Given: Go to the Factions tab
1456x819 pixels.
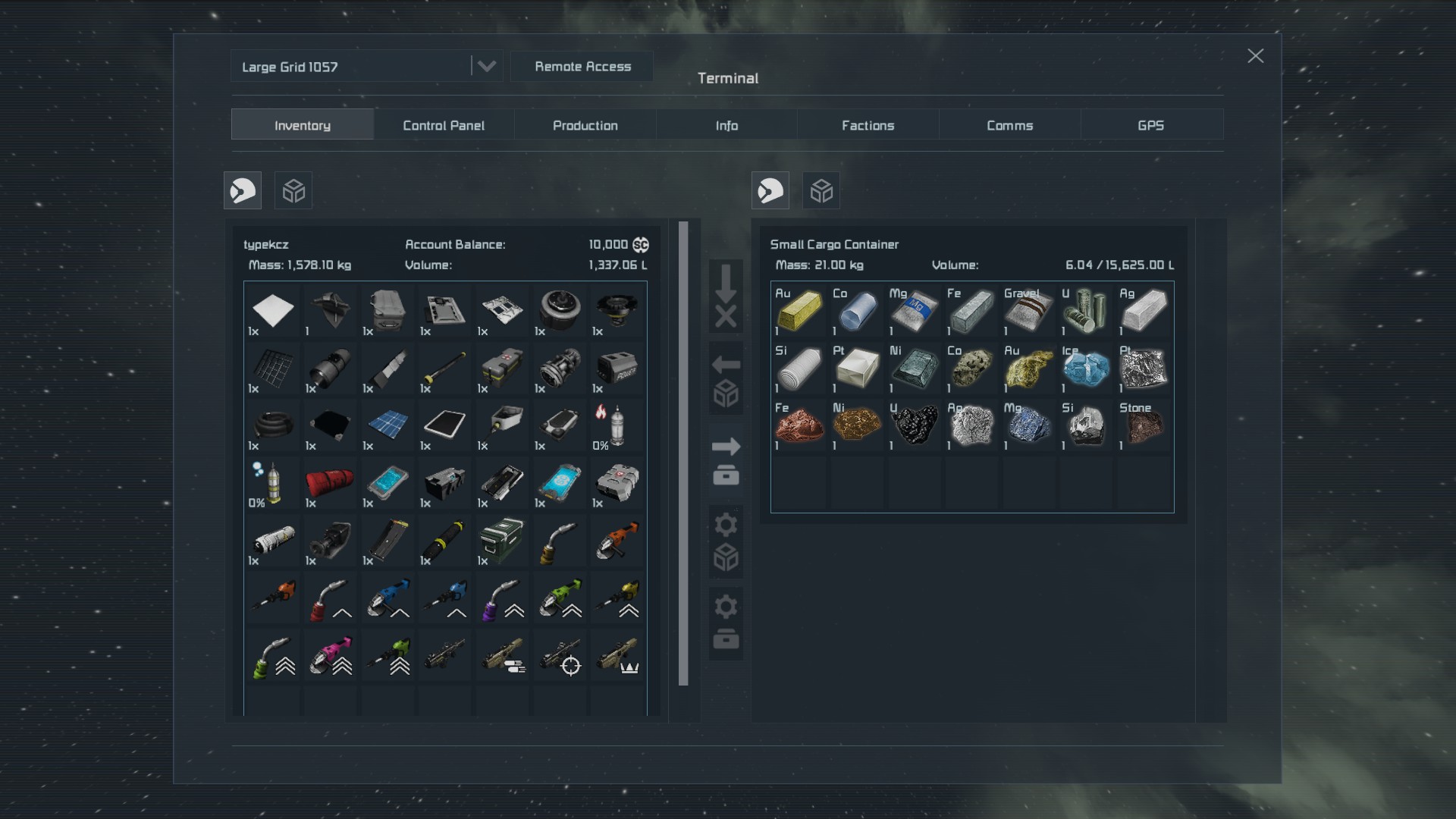Looking at the screenshot, I should (868, 125).
